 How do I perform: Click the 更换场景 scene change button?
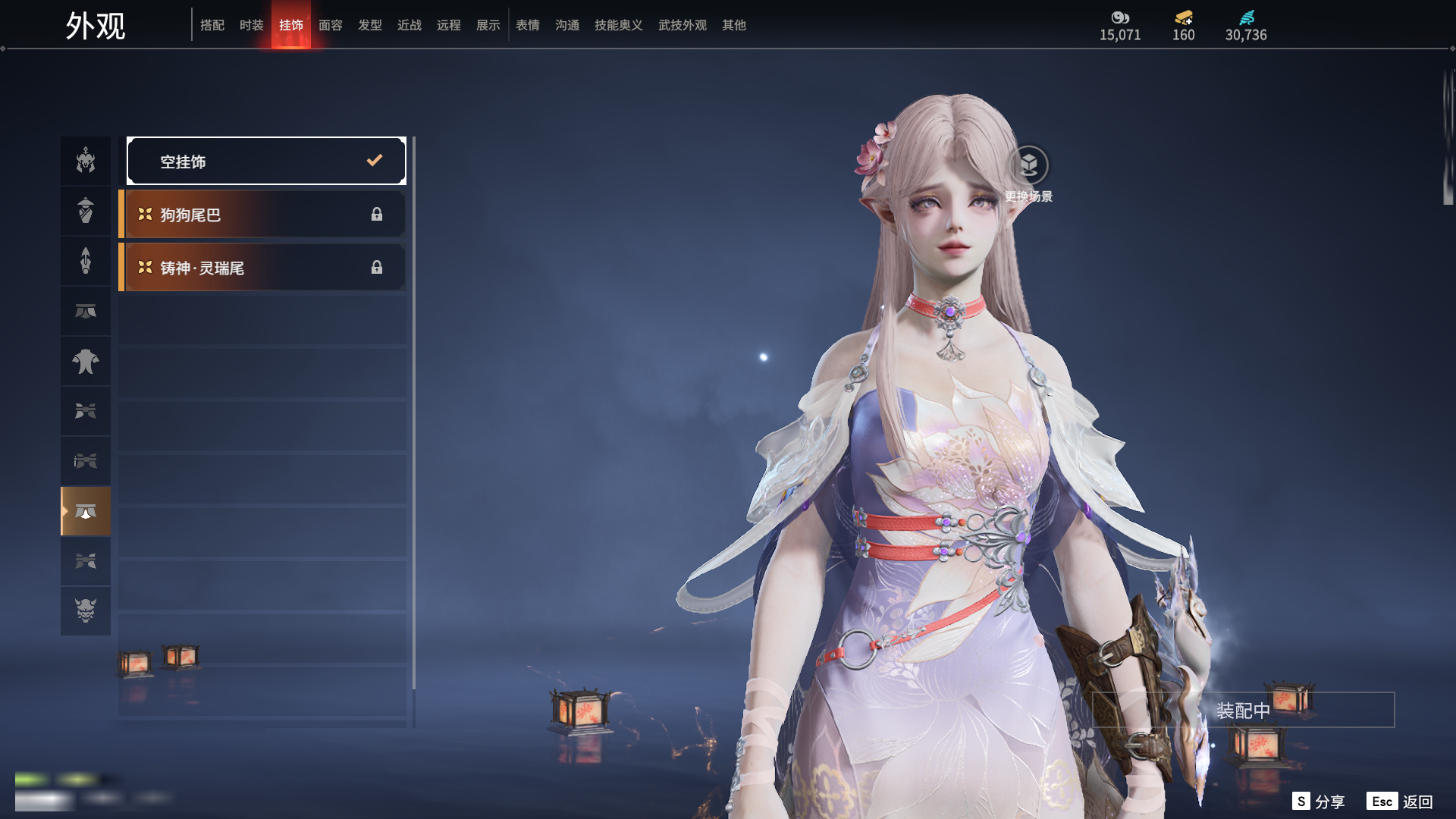click(x=1028, y=166)
